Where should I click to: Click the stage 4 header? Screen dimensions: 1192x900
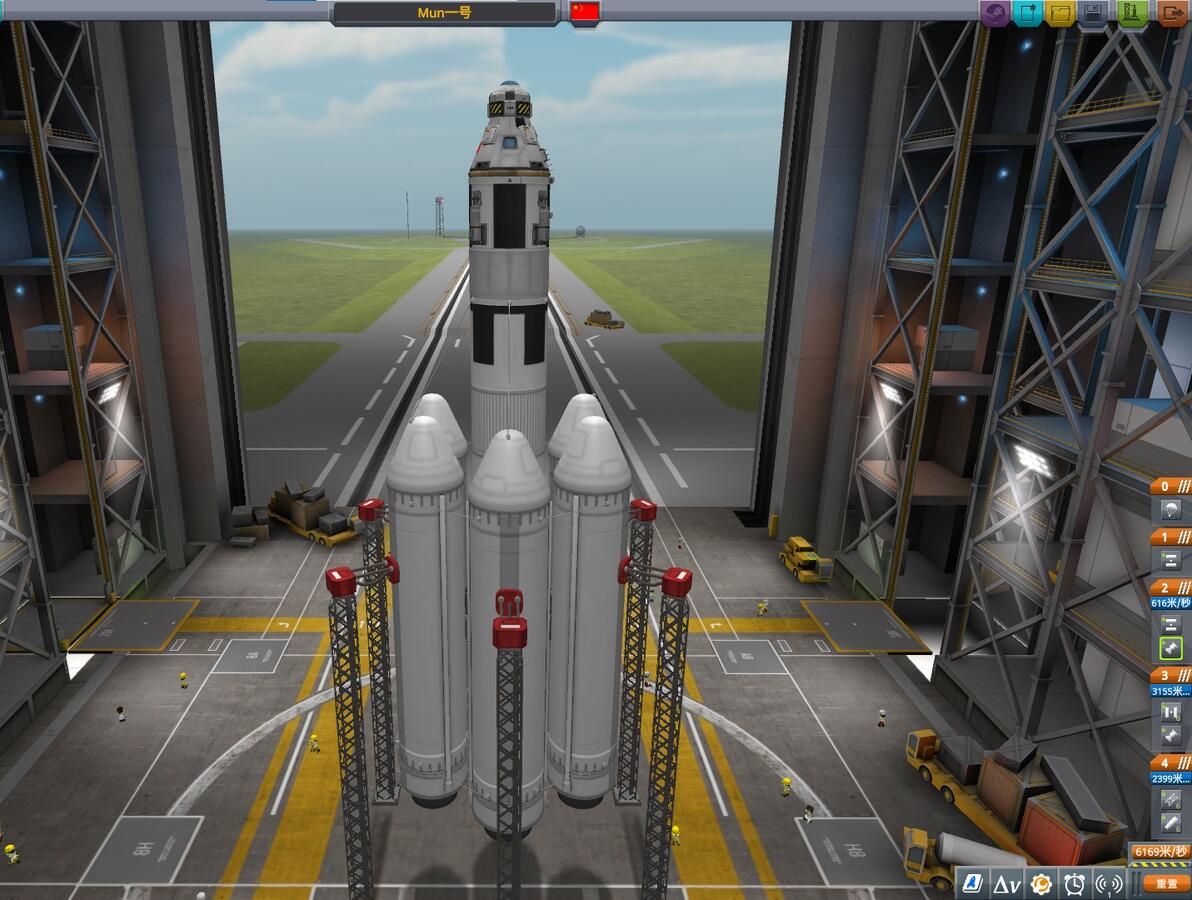(1170, 763)
